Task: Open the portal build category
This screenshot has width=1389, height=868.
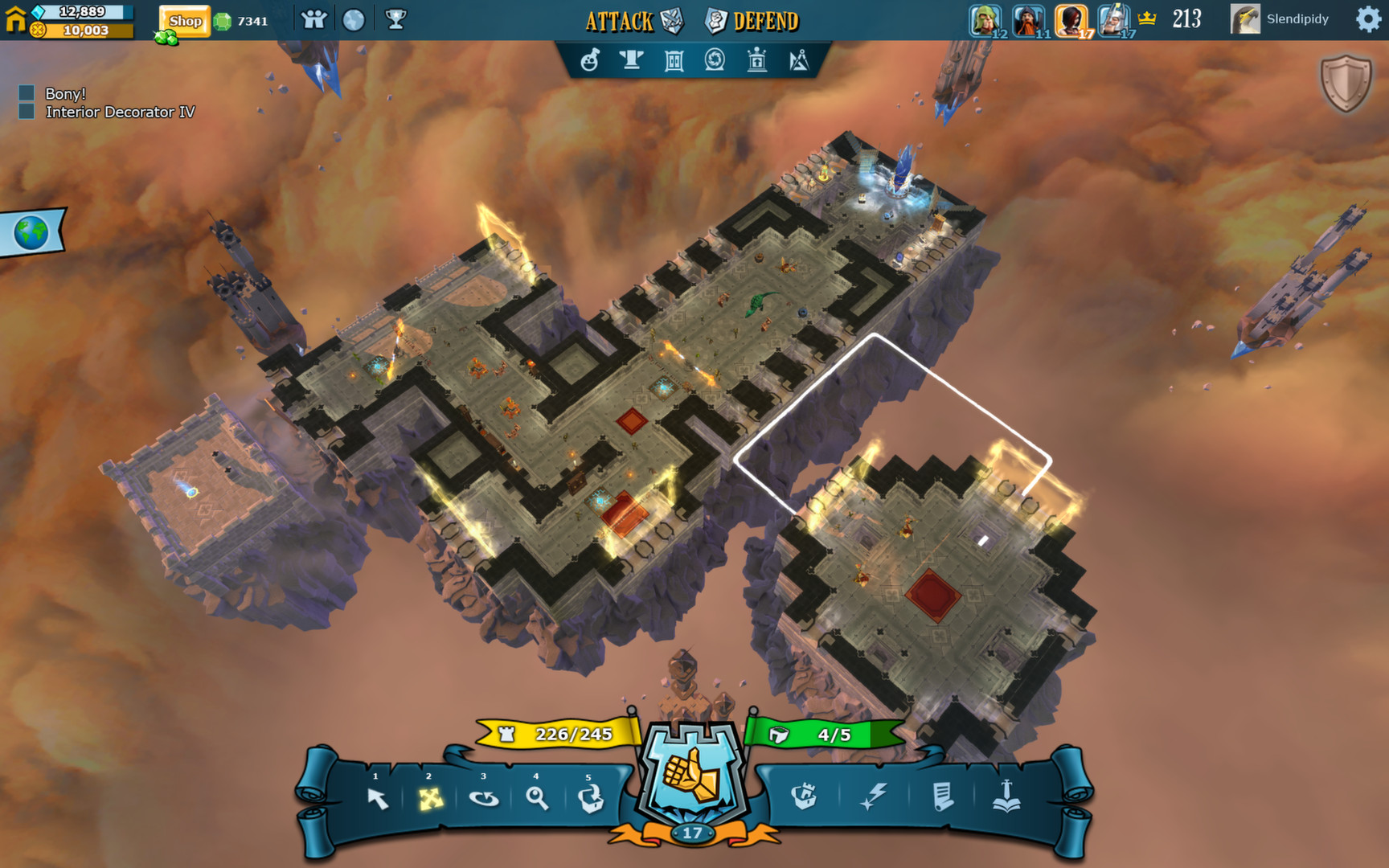Action: tap(715, 60)
